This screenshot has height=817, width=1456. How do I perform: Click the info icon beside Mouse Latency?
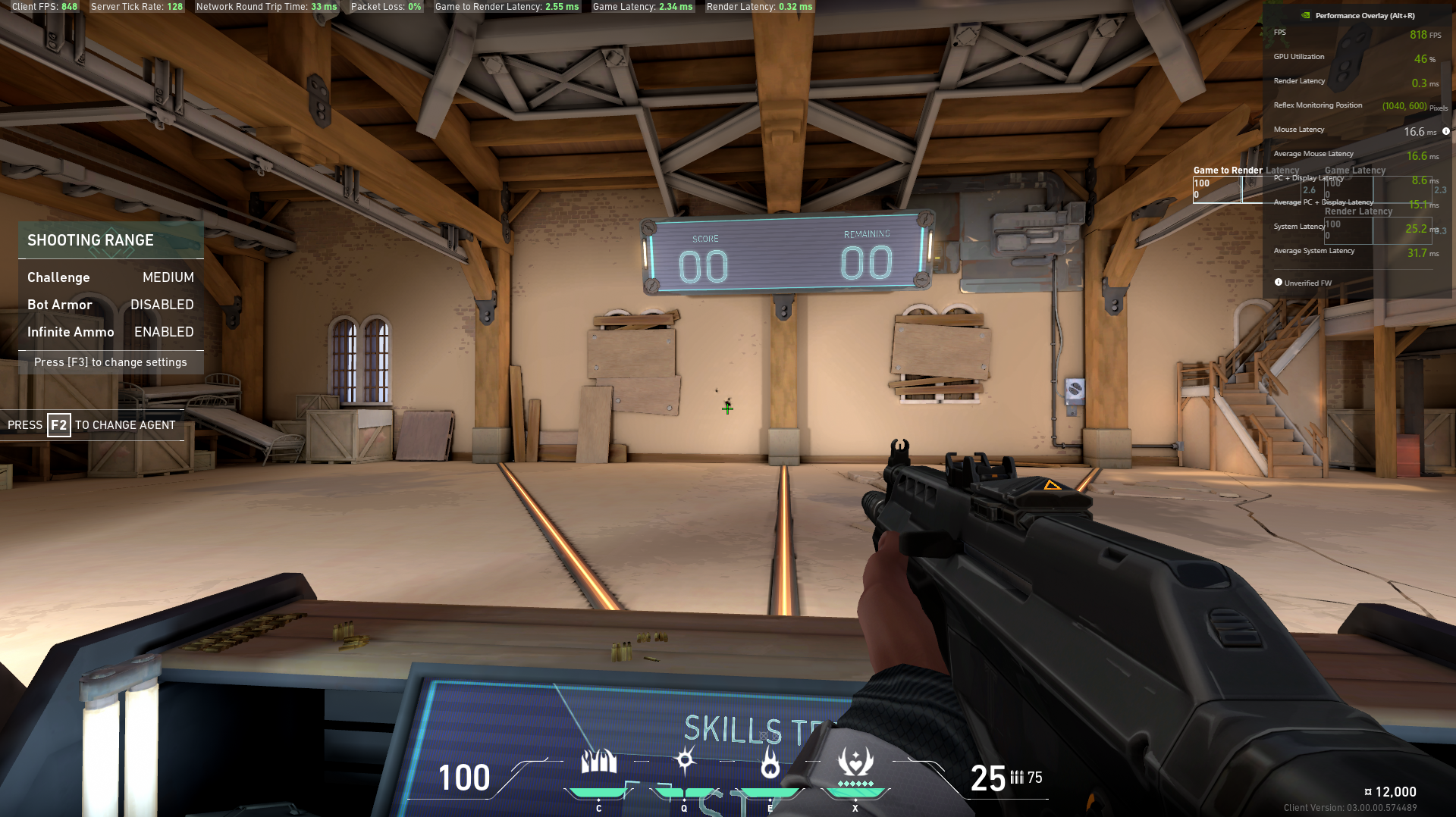point(1446,131)
